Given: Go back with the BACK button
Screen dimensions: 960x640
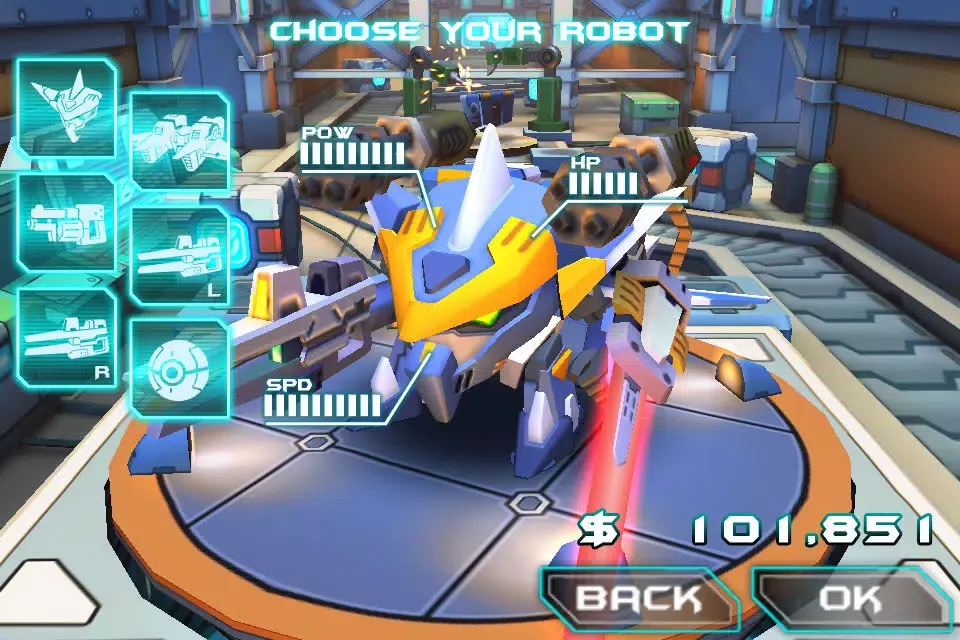Looking at the screenshot, I should (x=640, y=600).
